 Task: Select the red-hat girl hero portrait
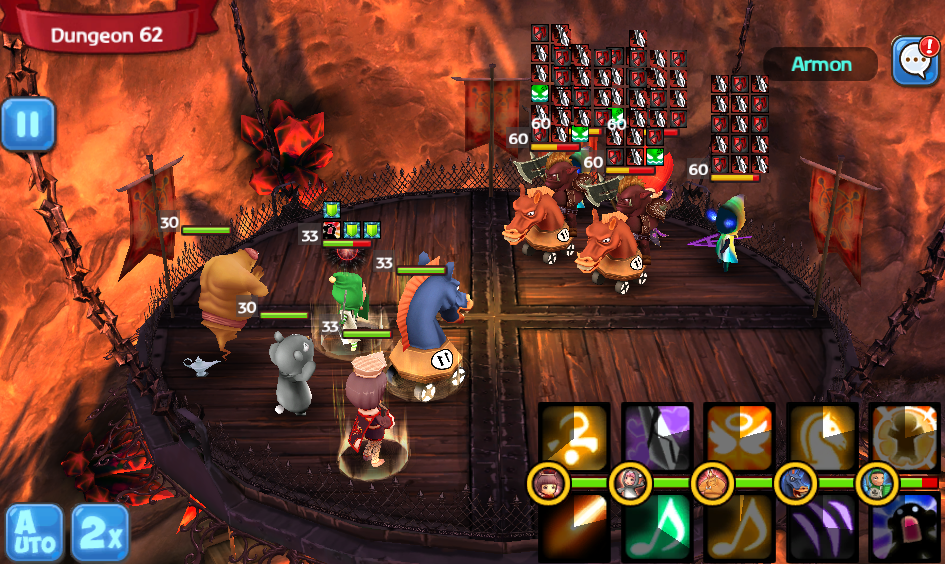click(x=547, y=483)
